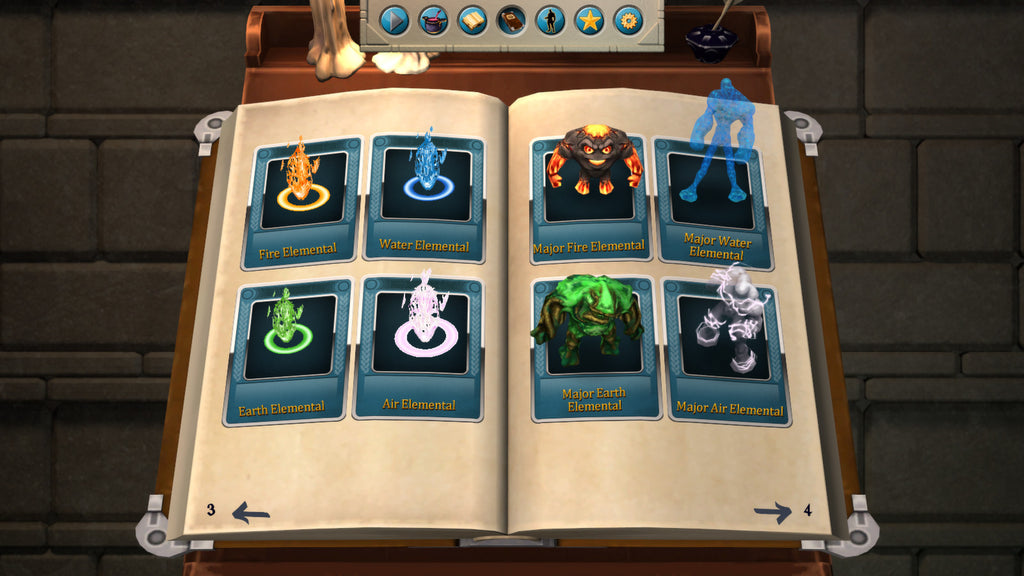
Task: Go to the next page with right arrow
Action: (773, 513)
